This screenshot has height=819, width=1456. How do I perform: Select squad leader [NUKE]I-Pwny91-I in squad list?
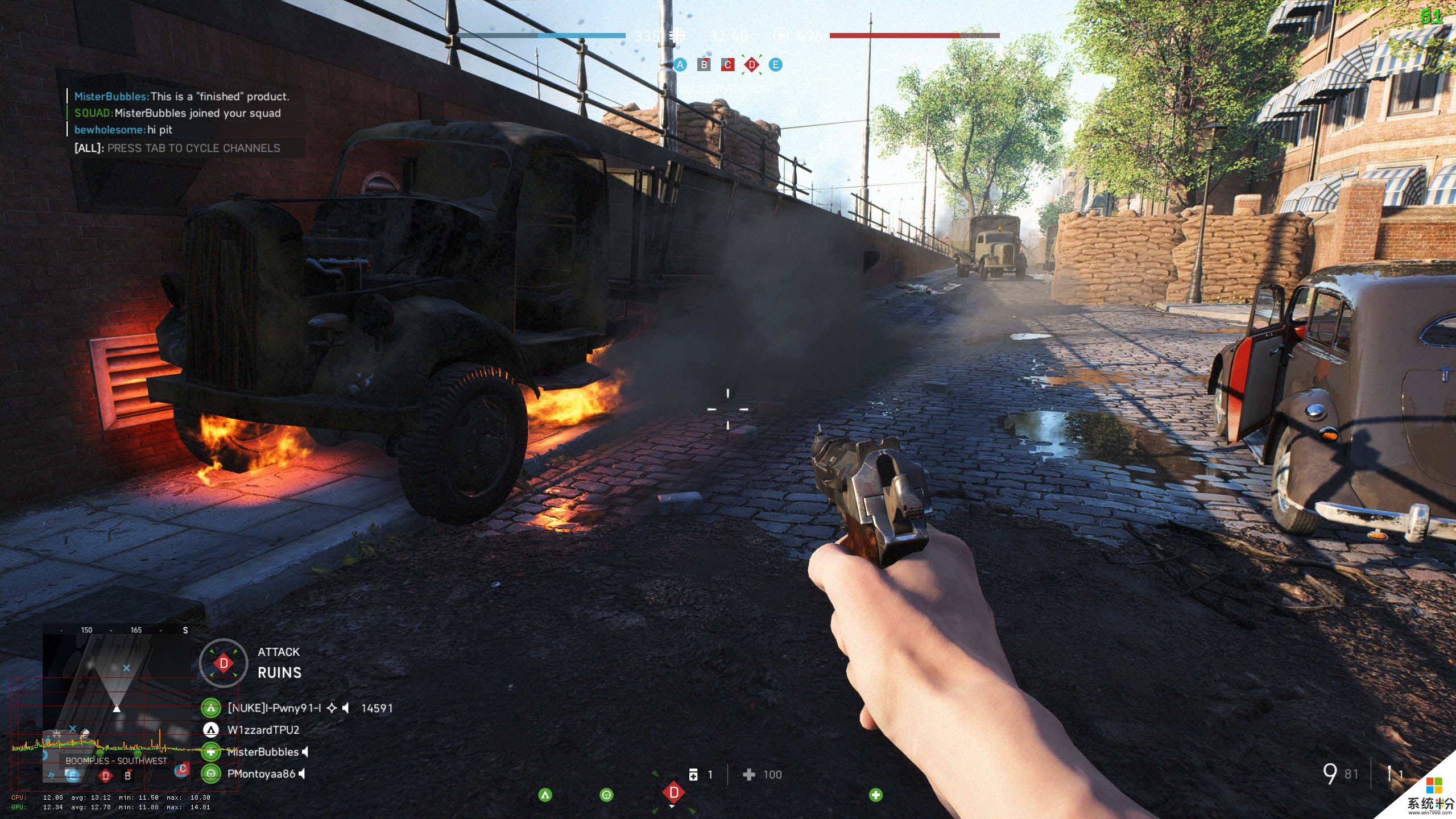(274, 708)
